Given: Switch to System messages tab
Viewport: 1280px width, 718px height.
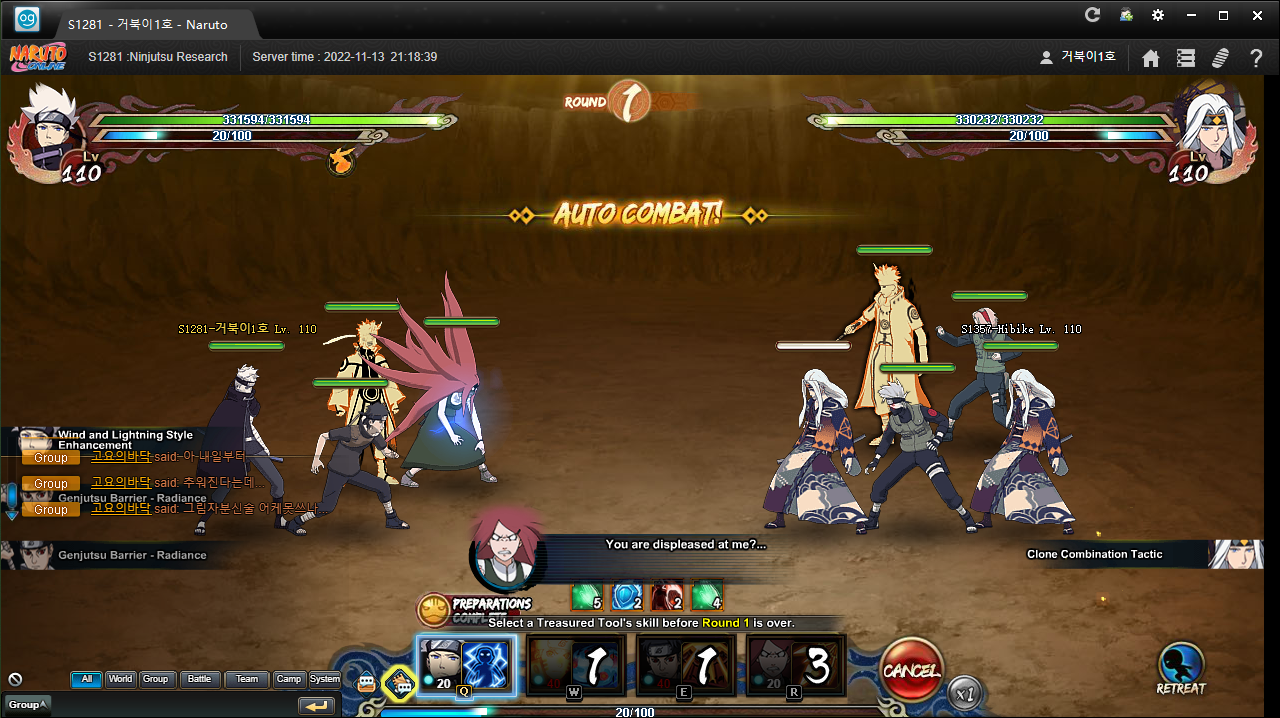Looking at the screenshot, I should pos(325,679).
